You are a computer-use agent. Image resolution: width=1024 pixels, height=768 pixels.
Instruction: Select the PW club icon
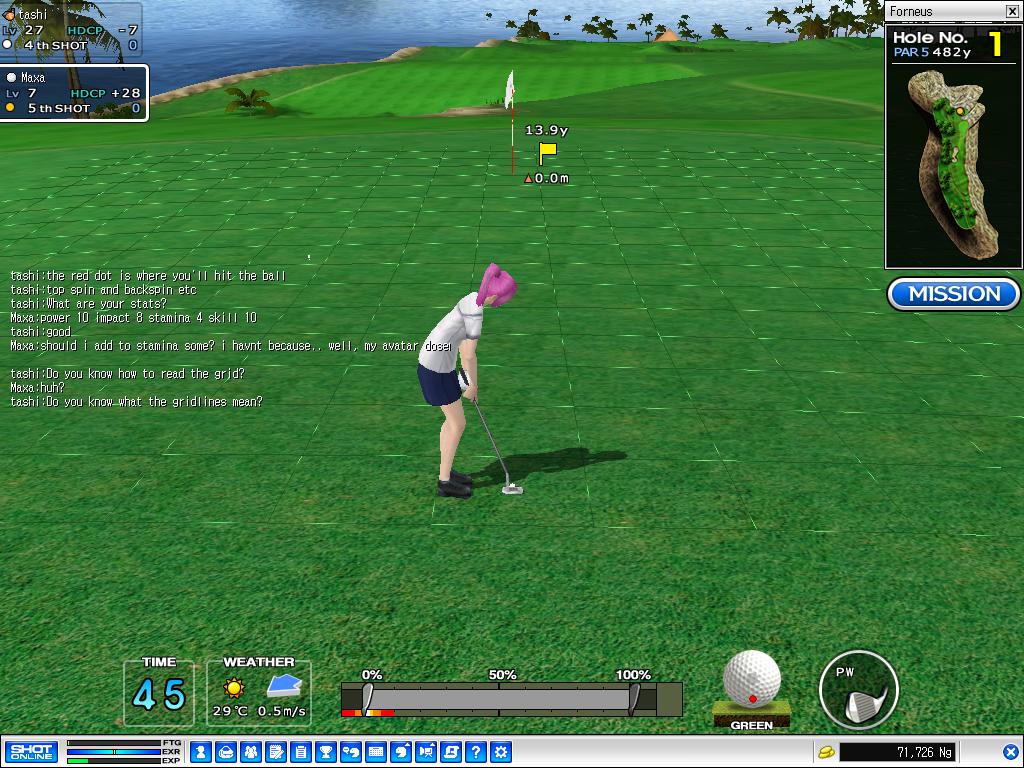tap(857, 690)
